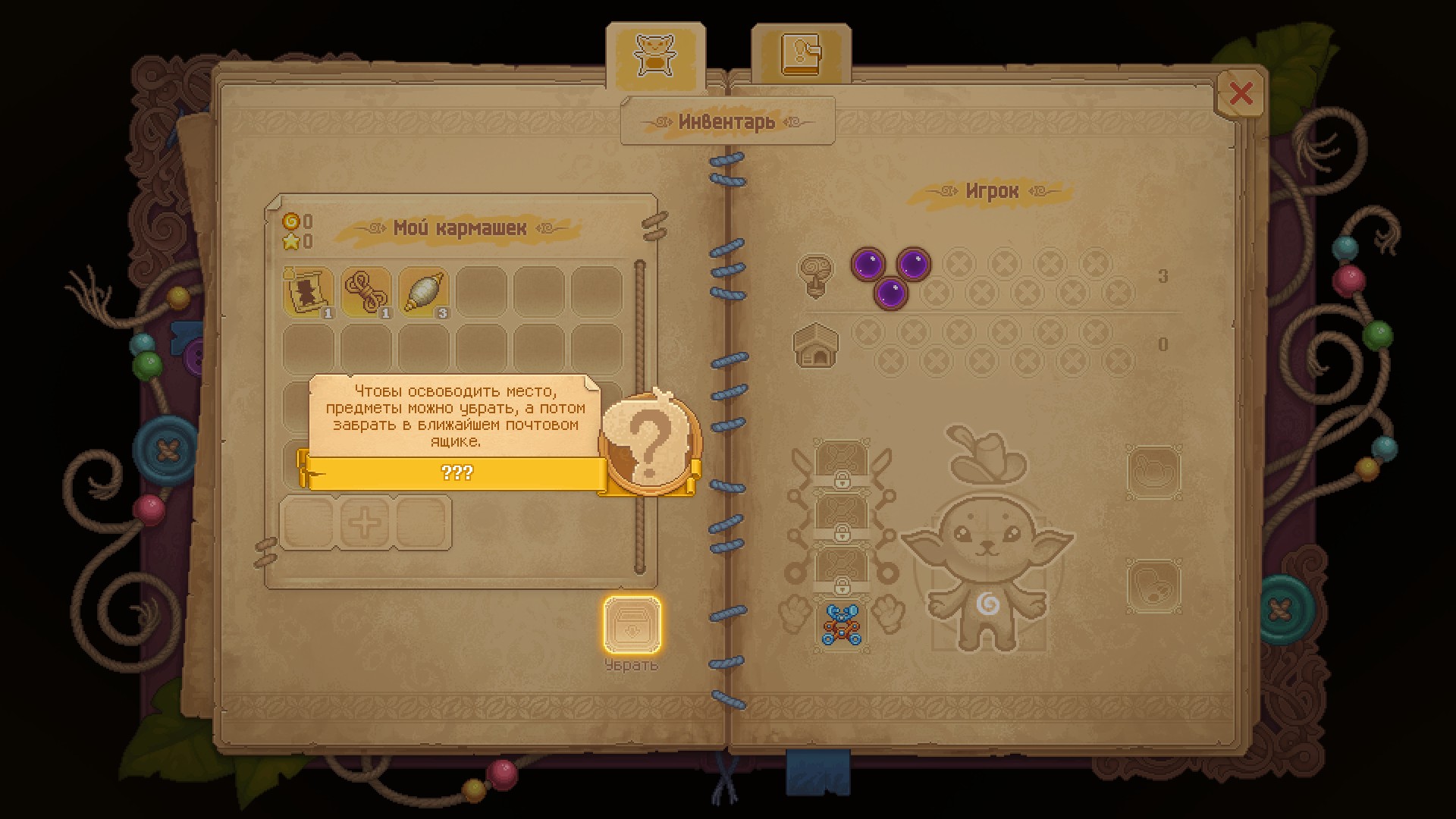Click the house icon row
Viewport: 1456px width, 819px height.
(x=814, y=345)
